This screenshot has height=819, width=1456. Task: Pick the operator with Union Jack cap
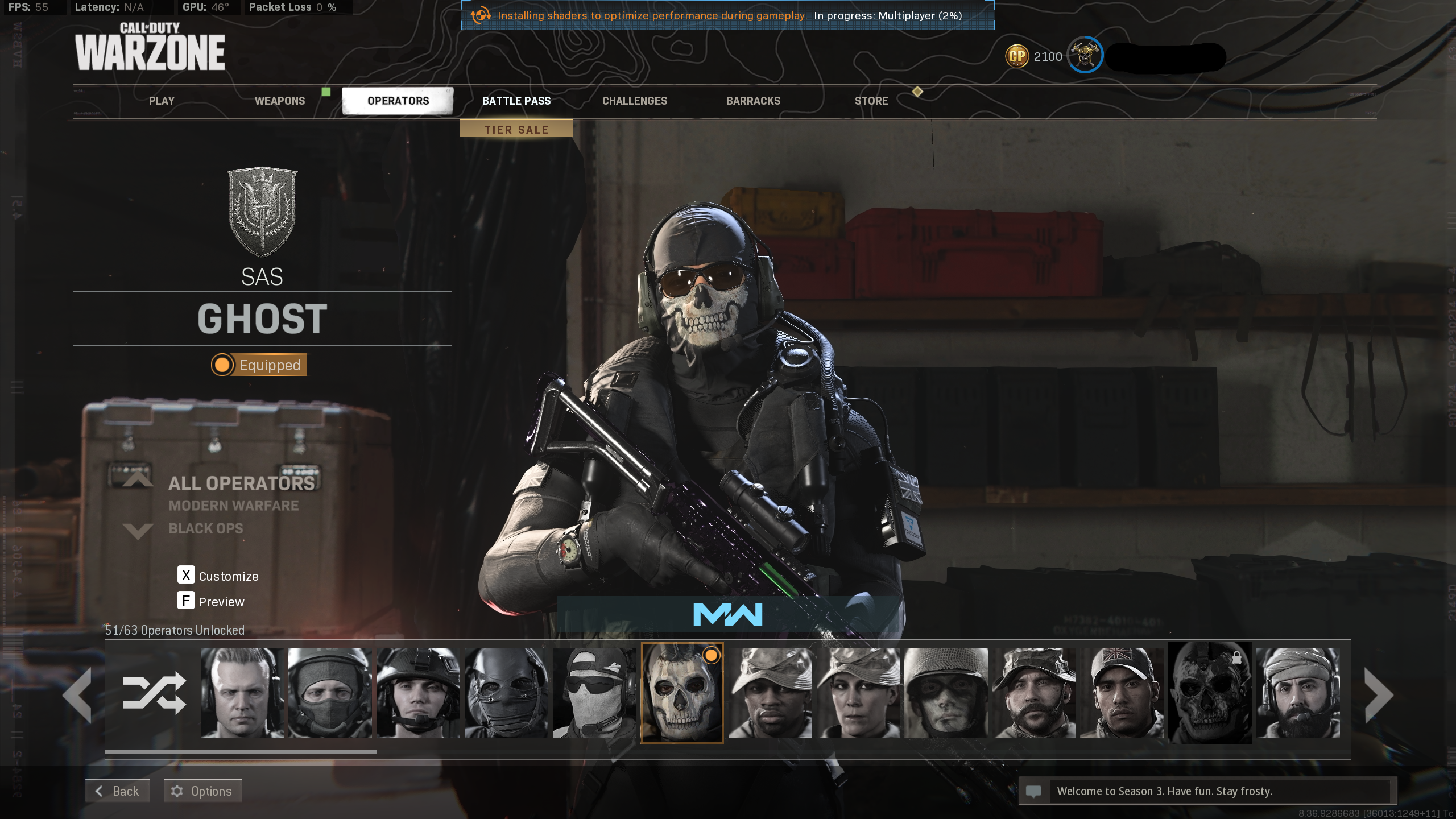tap(1122, 693)
